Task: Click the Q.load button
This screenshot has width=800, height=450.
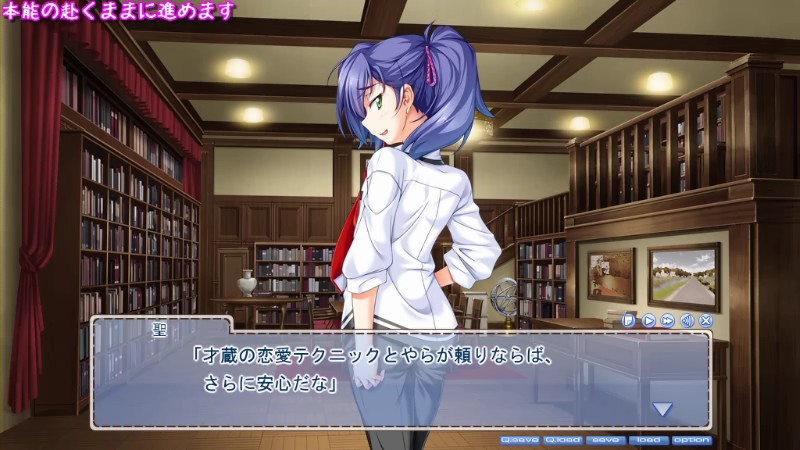Action: click(x=563, y=439)
